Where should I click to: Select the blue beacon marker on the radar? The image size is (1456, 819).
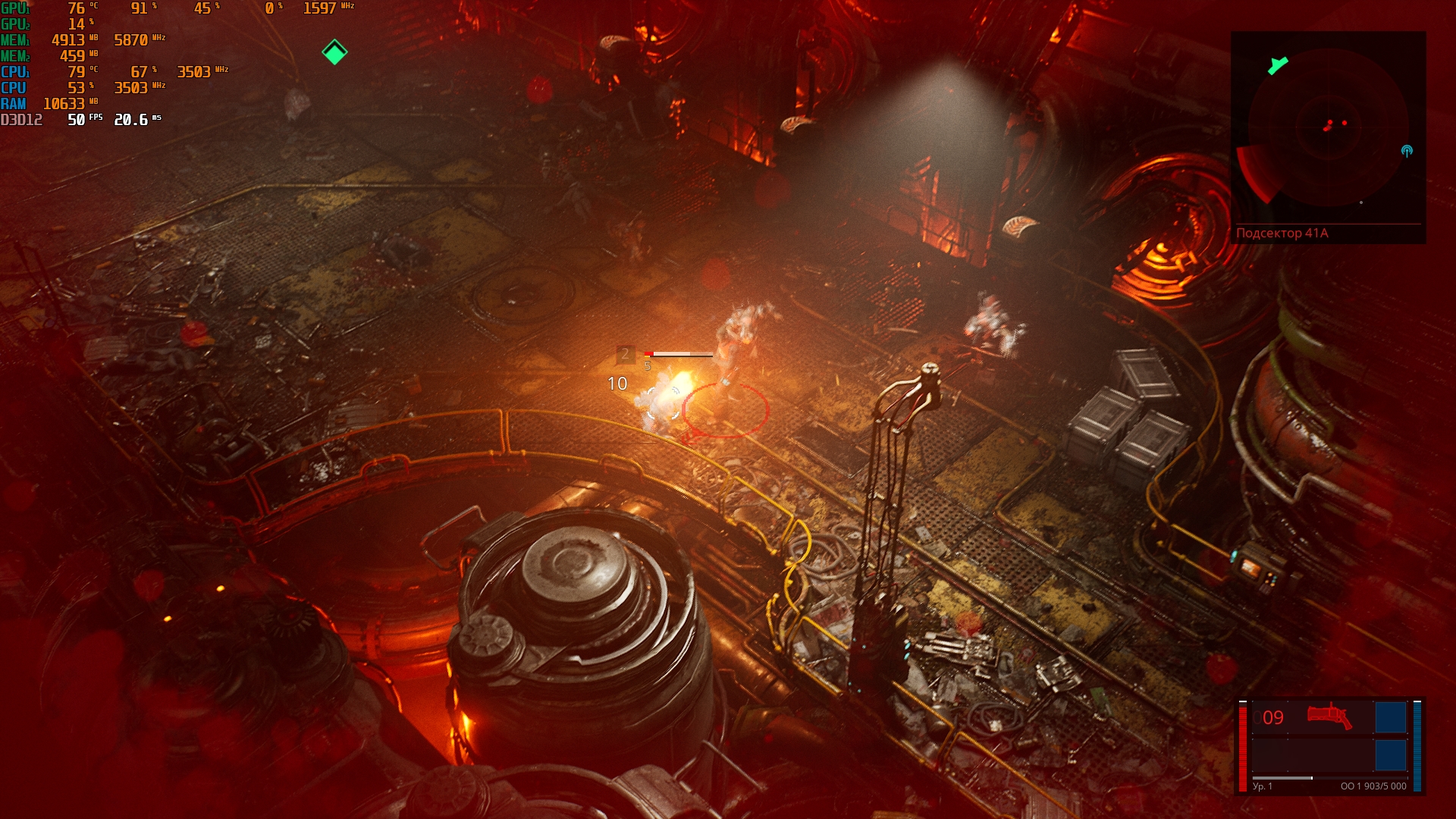click(1407, 151)
